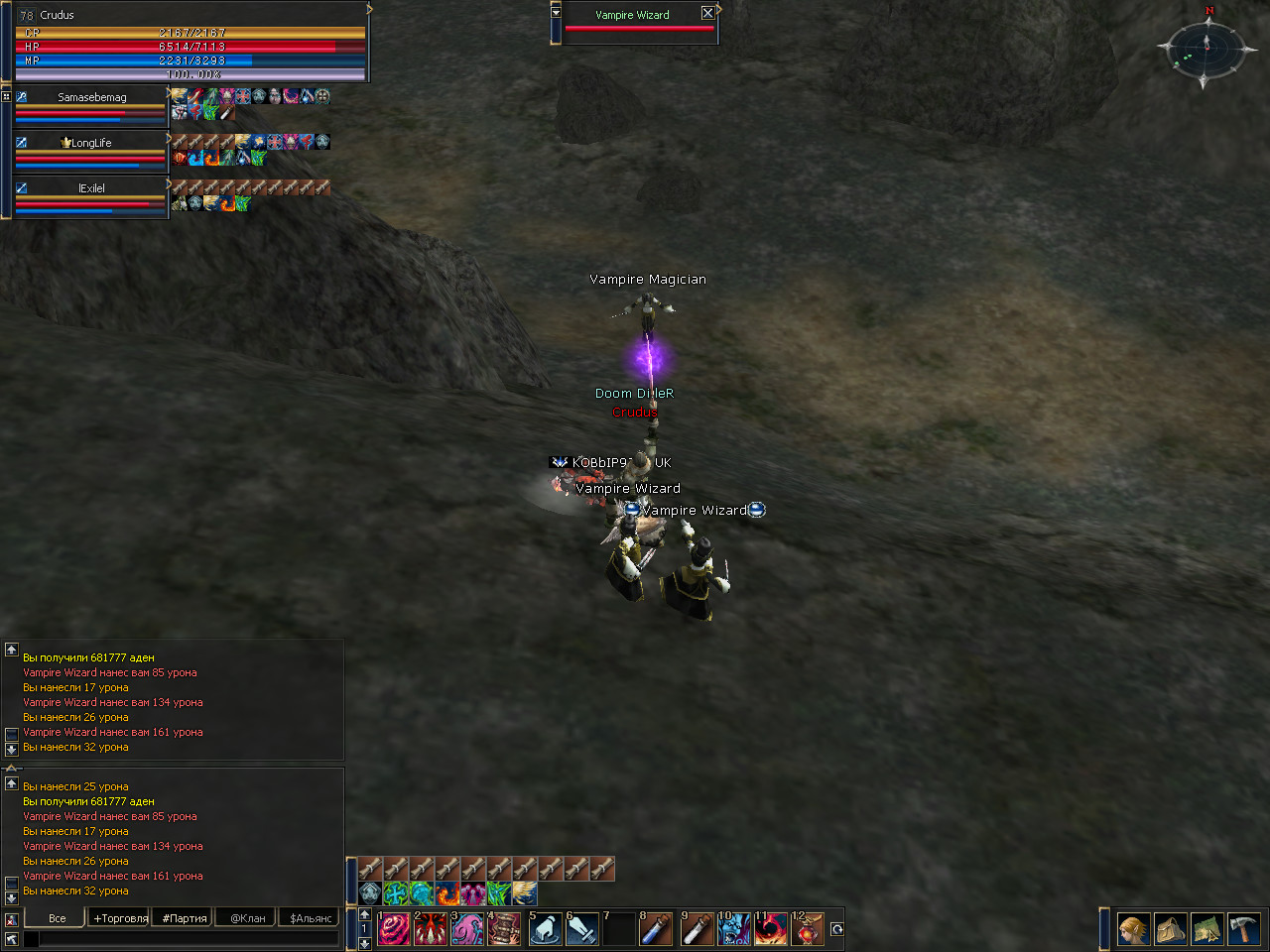Drink the blue potion in slot 8
The height and width of the screenshot is (952, 1270).
coord(655,929)
